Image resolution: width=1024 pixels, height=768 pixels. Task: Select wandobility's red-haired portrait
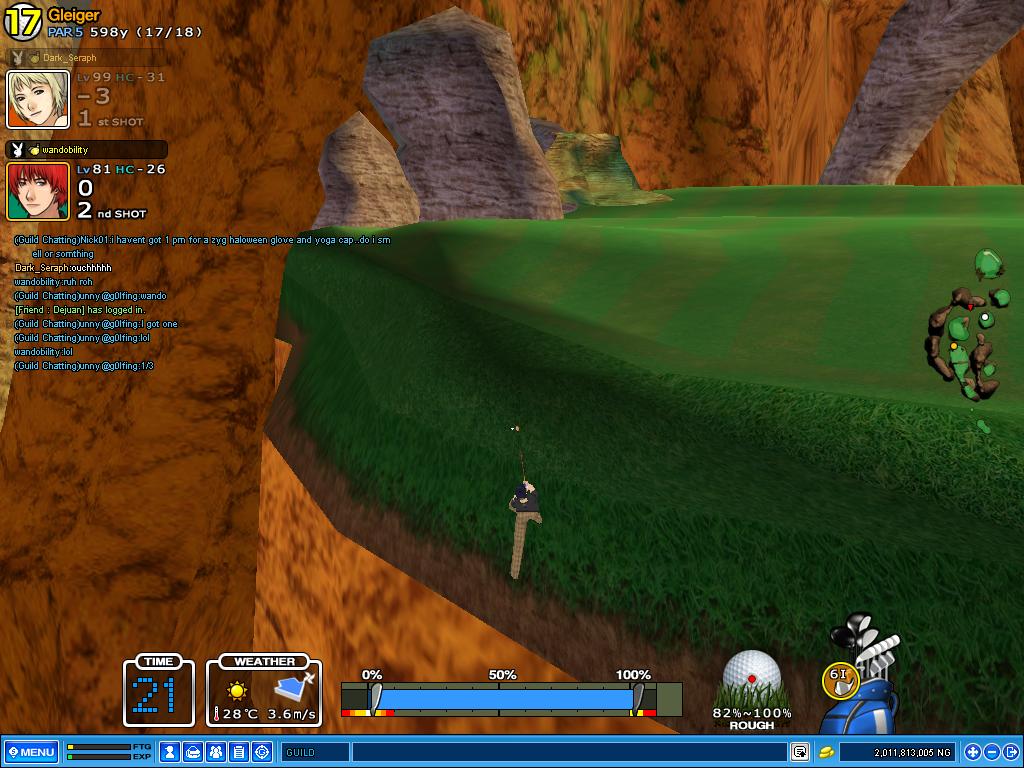coord(38,191)
